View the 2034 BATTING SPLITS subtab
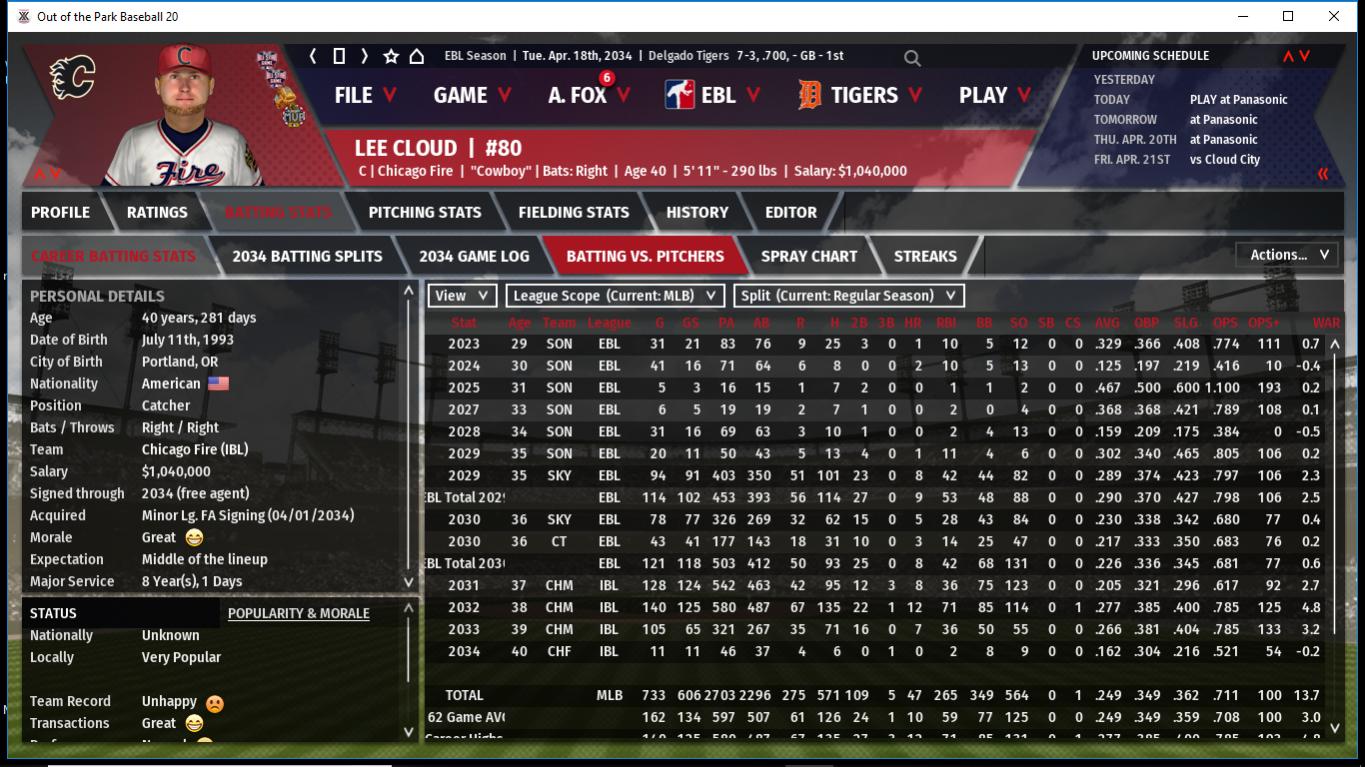 point(307,256)
